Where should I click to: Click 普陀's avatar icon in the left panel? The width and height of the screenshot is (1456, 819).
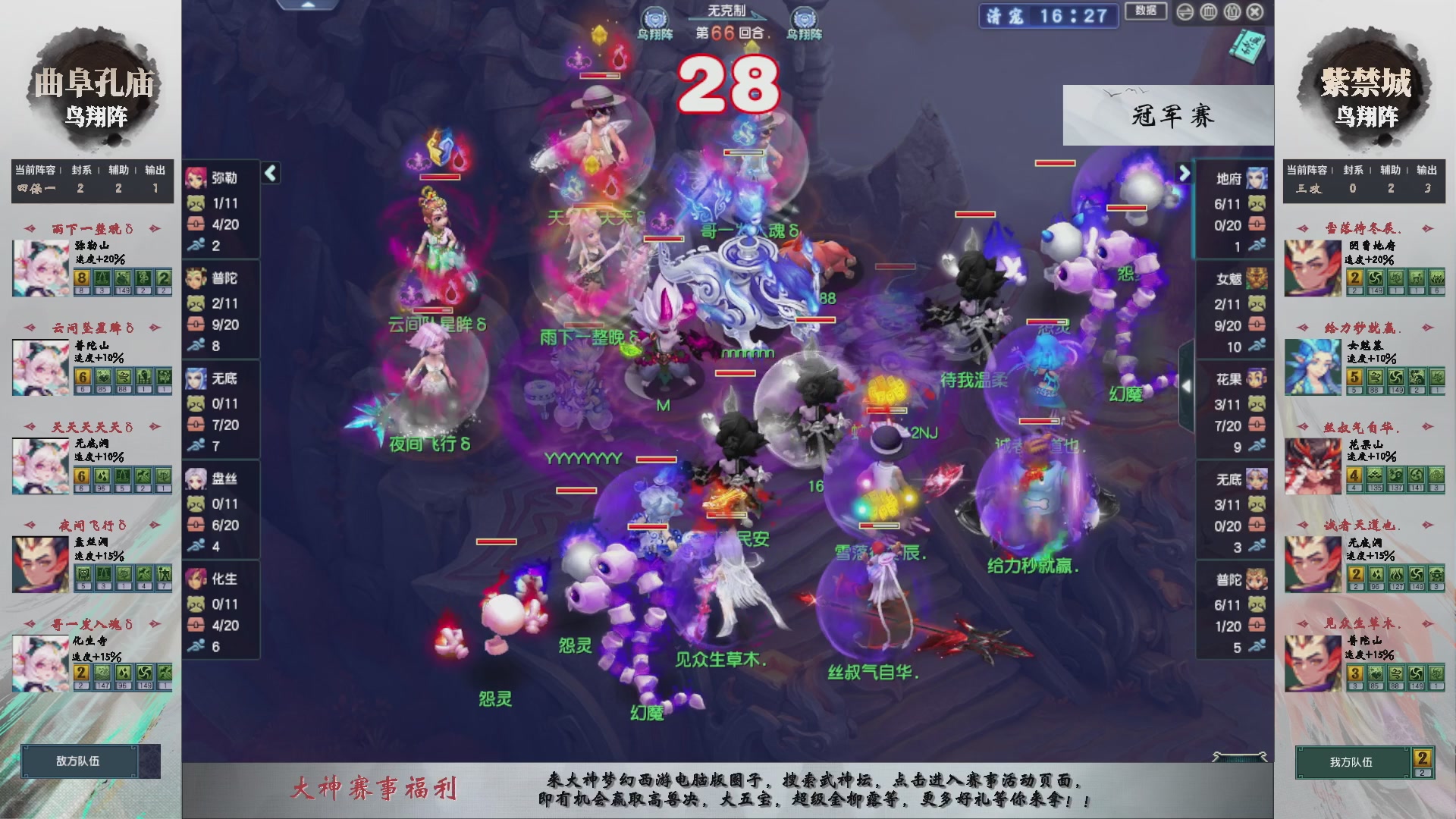[195, 278]
